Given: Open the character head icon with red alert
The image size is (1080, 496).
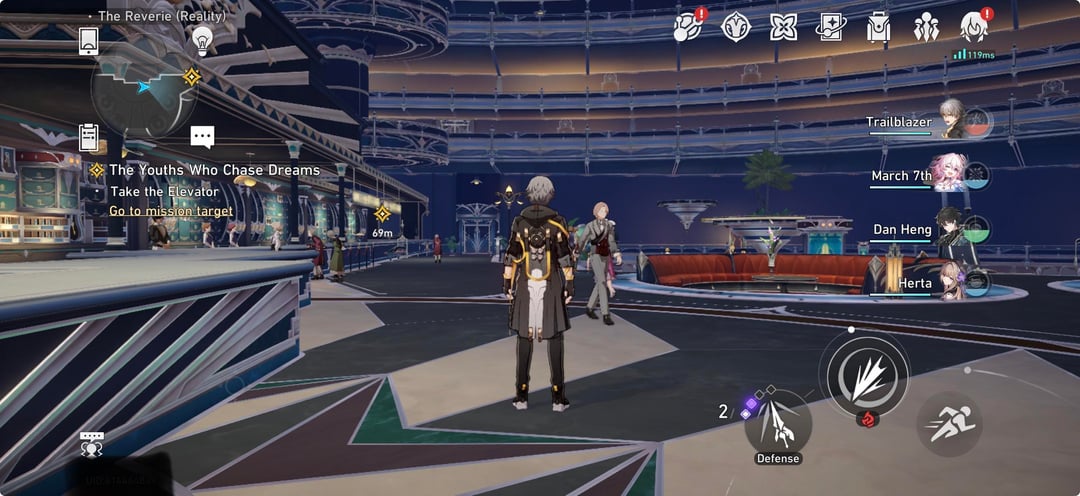Looking at the screenshot, I should point(973,26).
